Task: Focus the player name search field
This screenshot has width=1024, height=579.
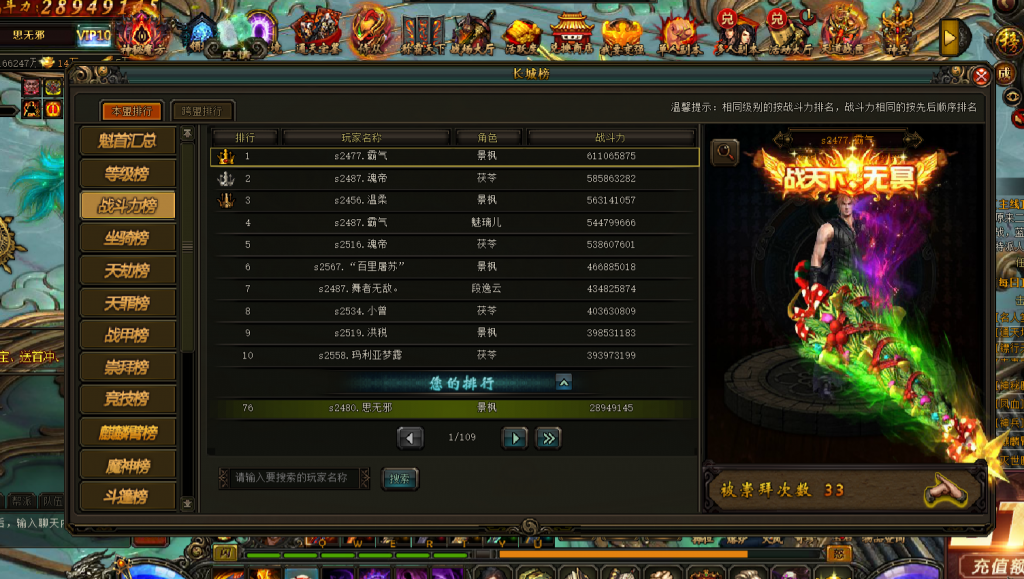Action: pyautogui.click(x=294, y=478)
